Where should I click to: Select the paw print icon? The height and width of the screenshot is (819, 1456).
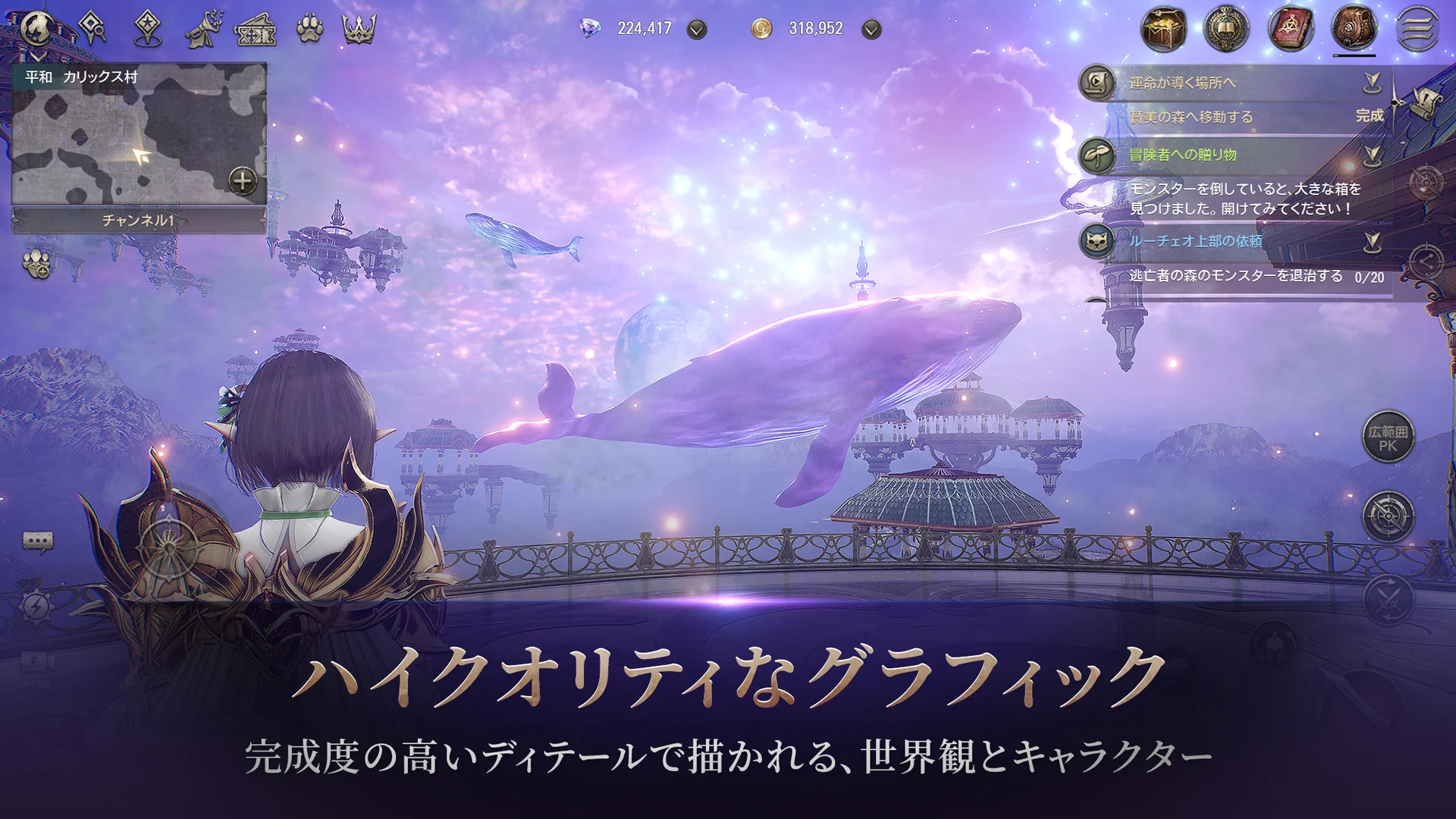[310, 29]
